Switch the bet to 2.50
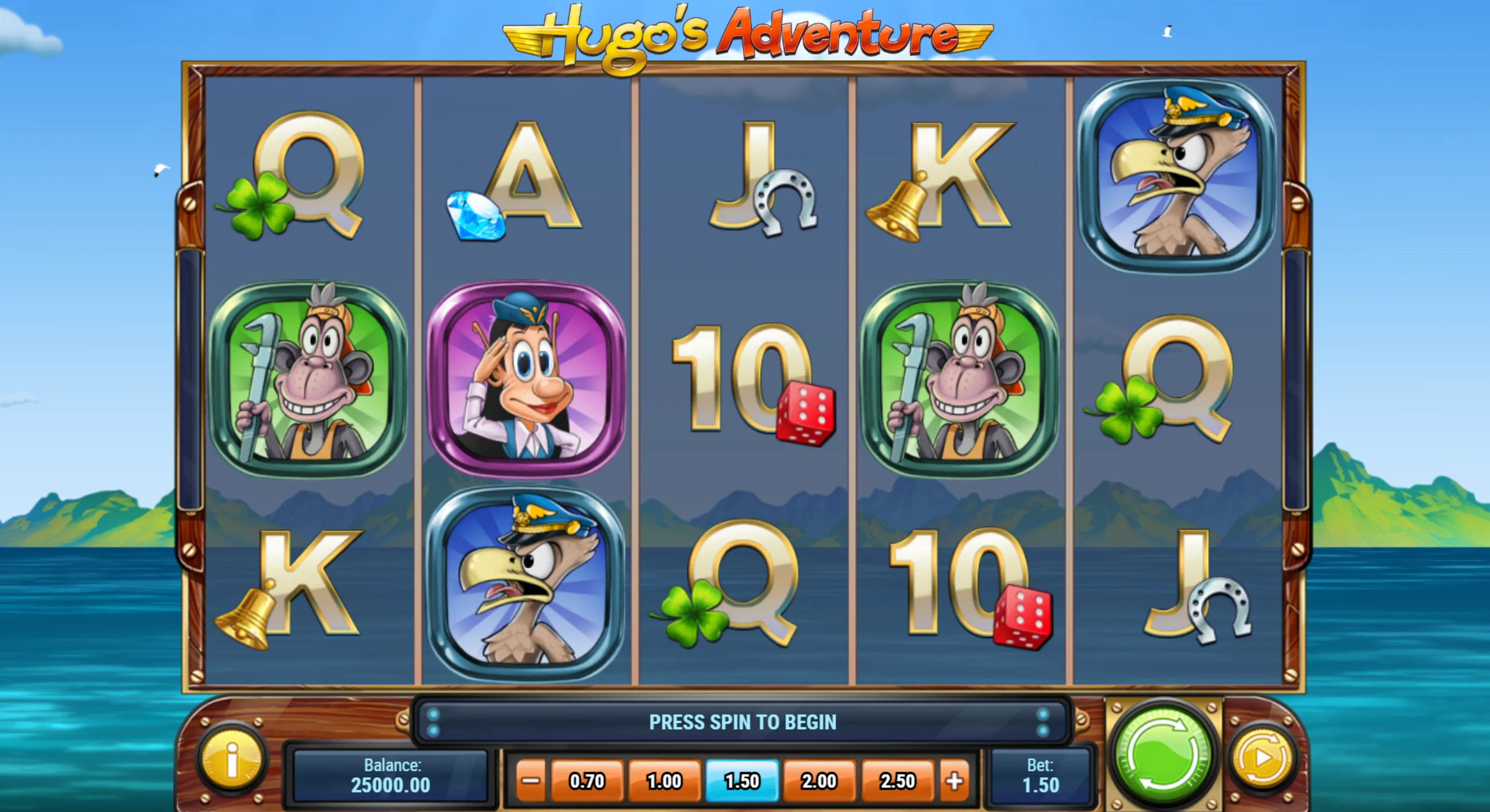The height and width of the screenshot is (812, 1490). pos(897,781)
